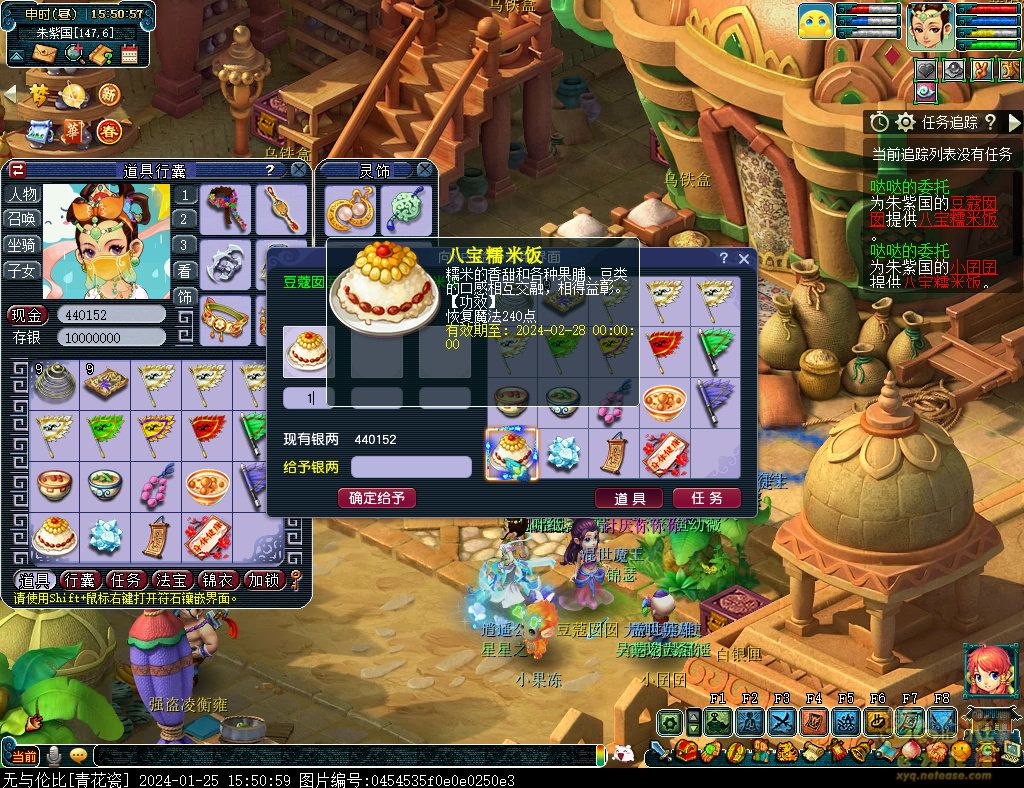Open the 法宝 treasure tab
The height and width of the screenshot is (788, 1024).
pyautogui.click(x=171, y=580)
